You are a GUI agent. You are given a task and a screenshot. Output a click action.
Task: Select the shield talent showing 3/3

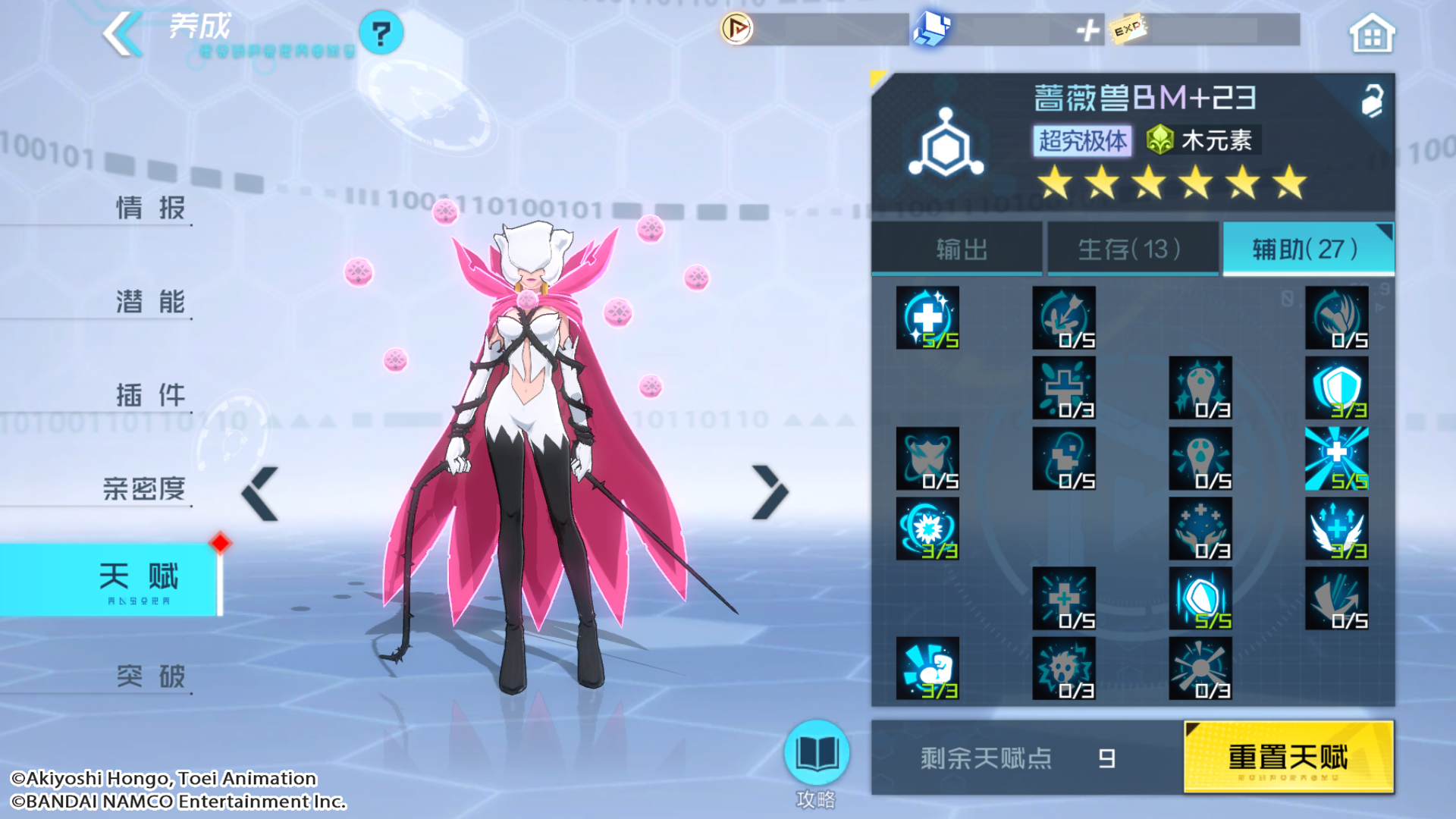(x=1336, y=388)
